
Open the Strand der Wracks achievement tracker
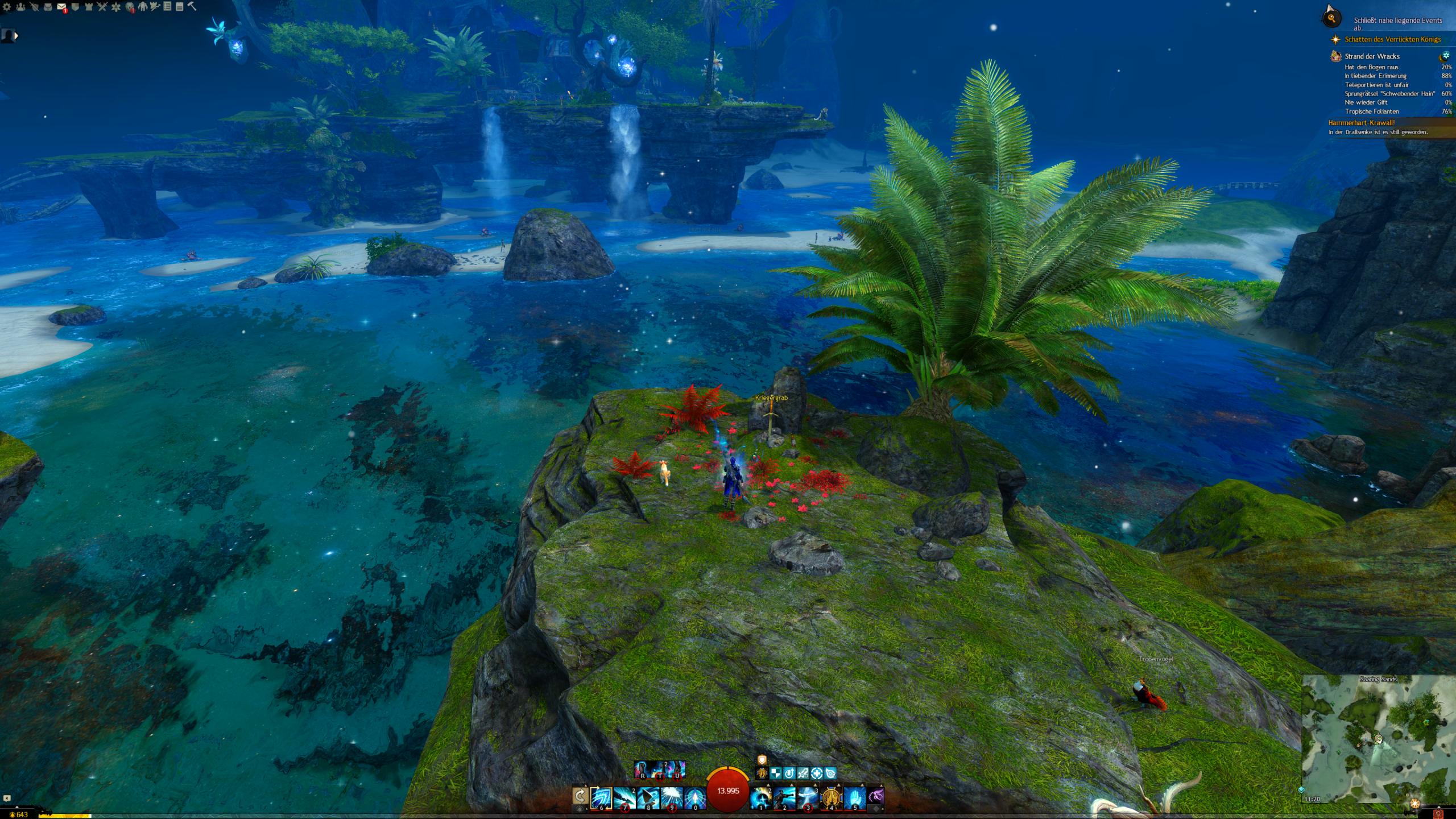(1372, 56)
